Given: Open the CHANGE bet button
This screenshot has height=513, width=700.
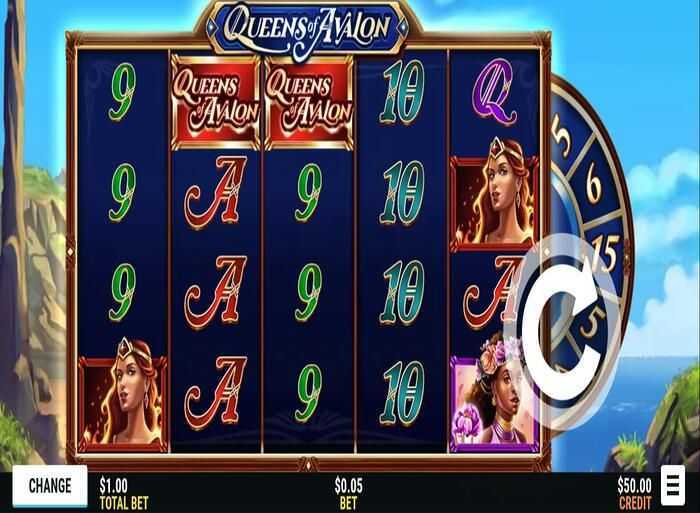Looking at the screenshot, I should (49, 486).
